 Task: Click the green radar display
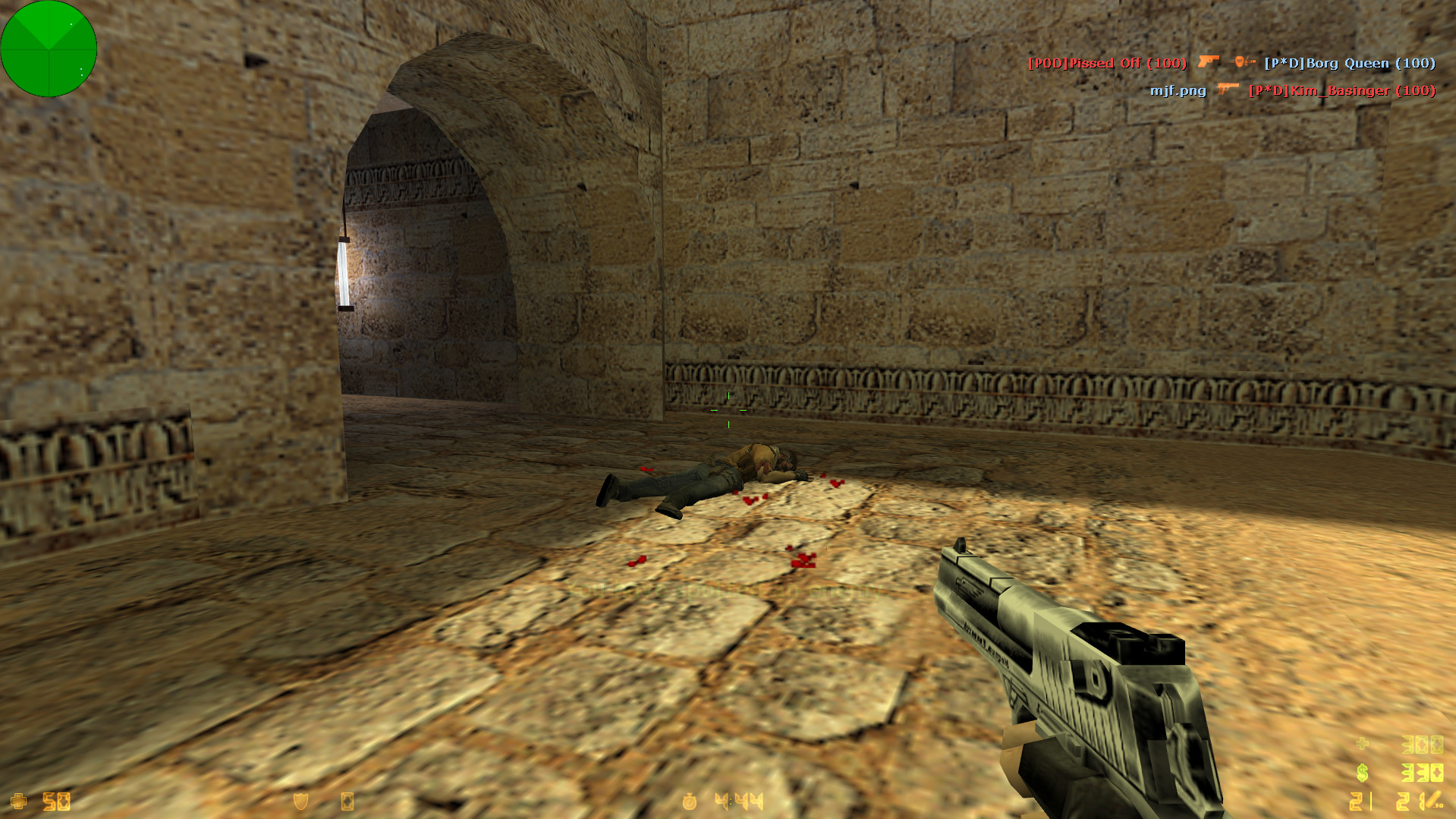coord(48,48)
